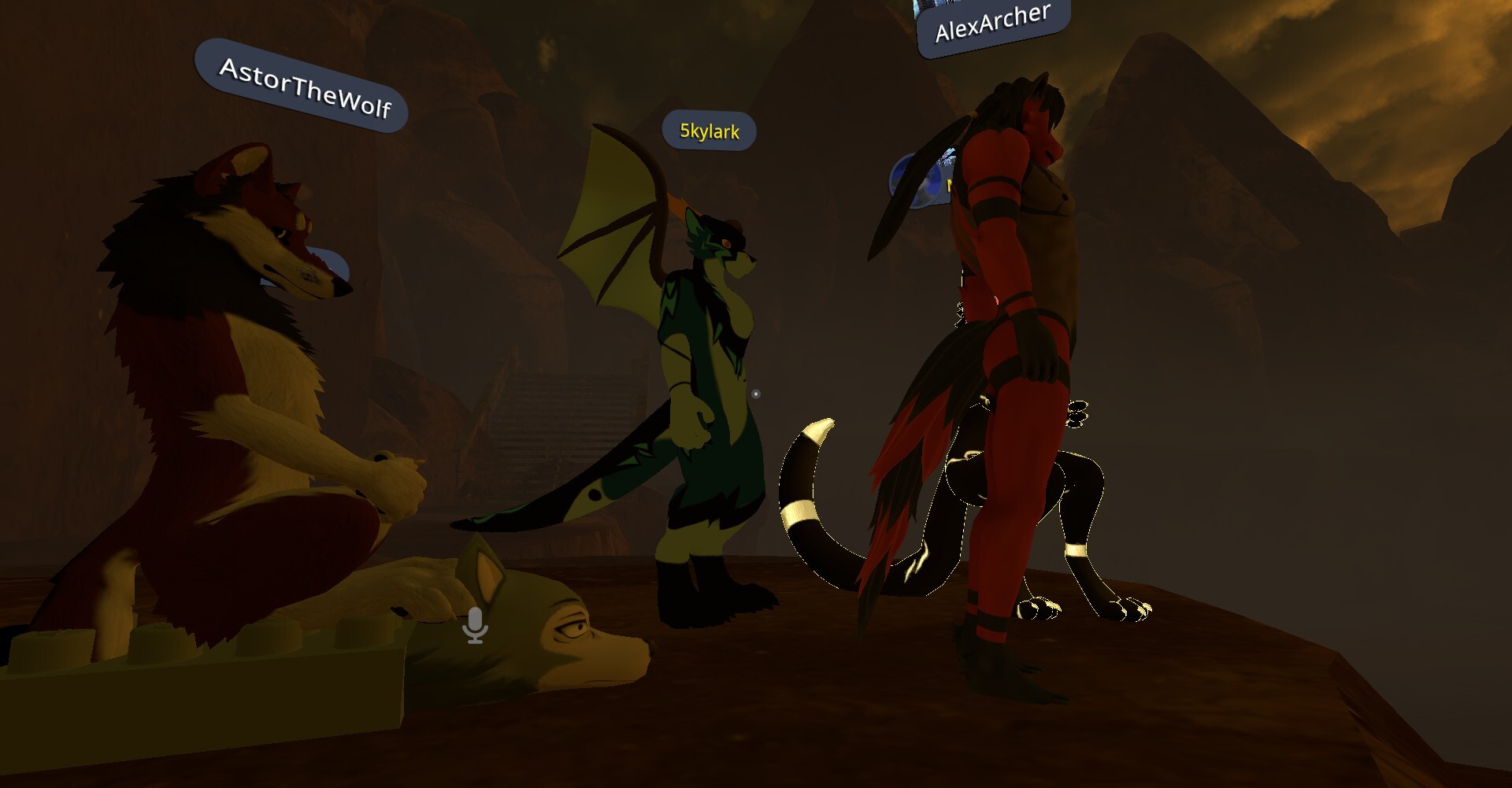Click the 5kylark player nameplate
Image resolution: width=1512 pixels, height=788 pixels.
pos(709,131)
